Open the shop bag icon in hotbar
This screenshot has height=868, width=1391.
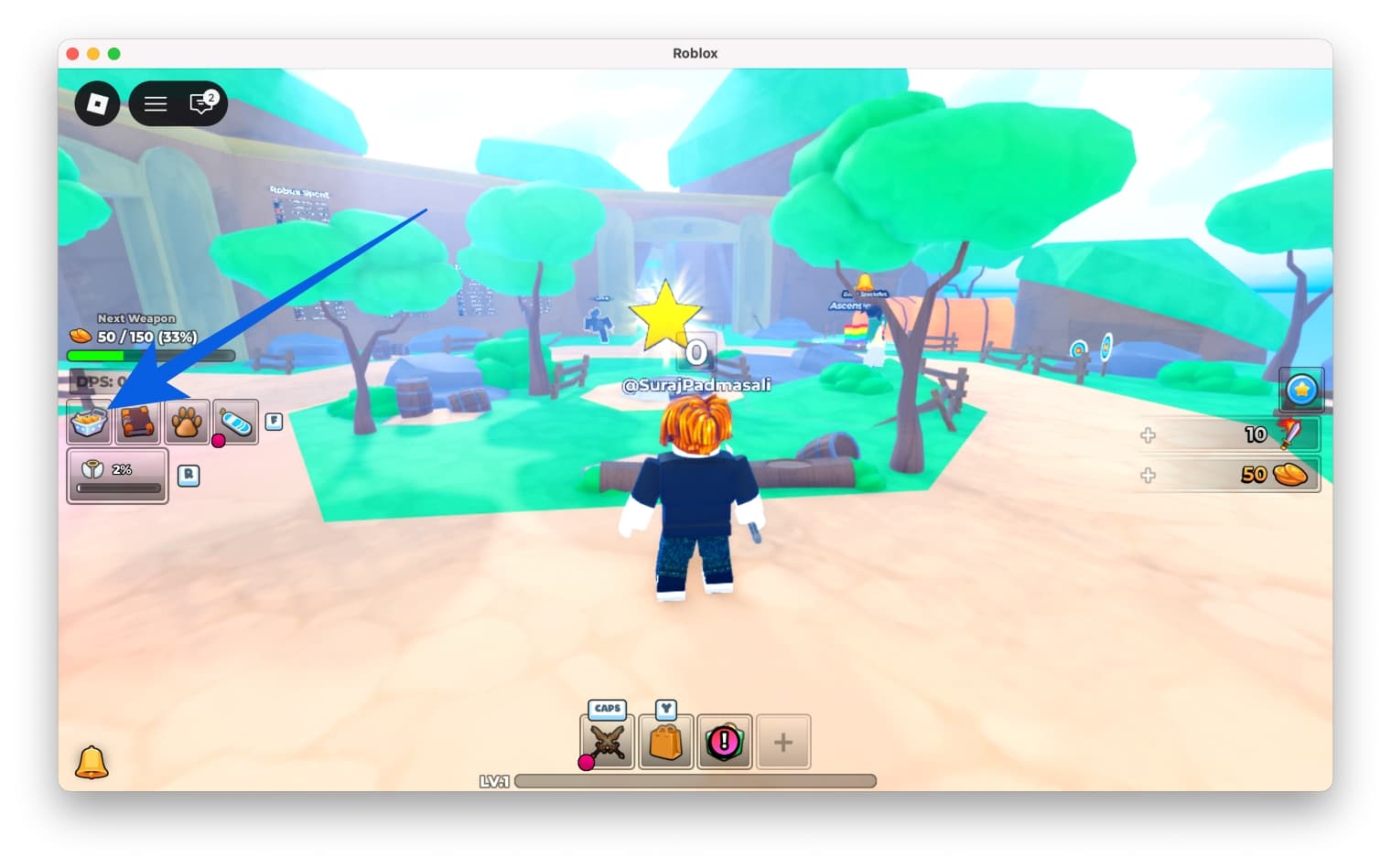pyautogui.click(x=665, y=742)
